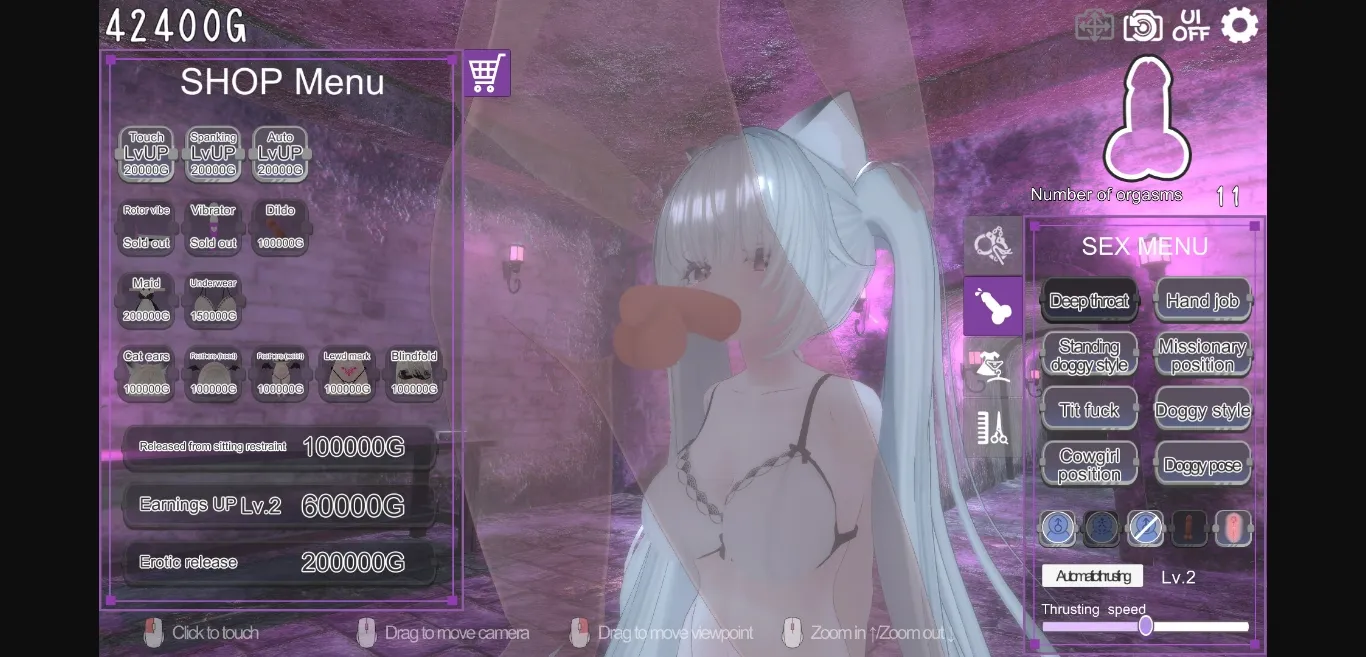Open the comb and scissors tab
This screenshot has width=1366, height=657.
[x=992, y=428]
